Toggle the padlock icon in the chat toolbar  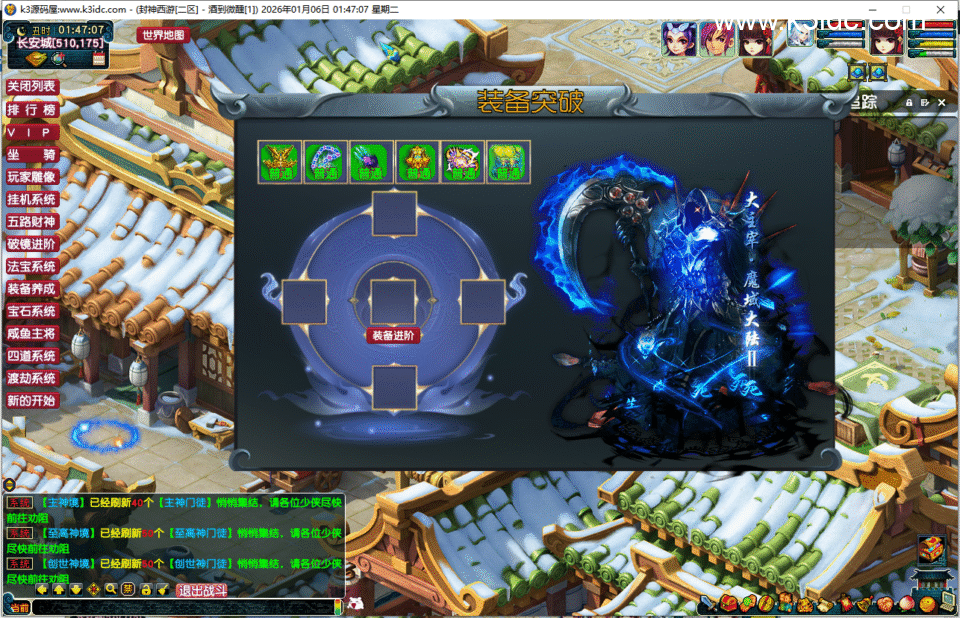coord(145,590)
